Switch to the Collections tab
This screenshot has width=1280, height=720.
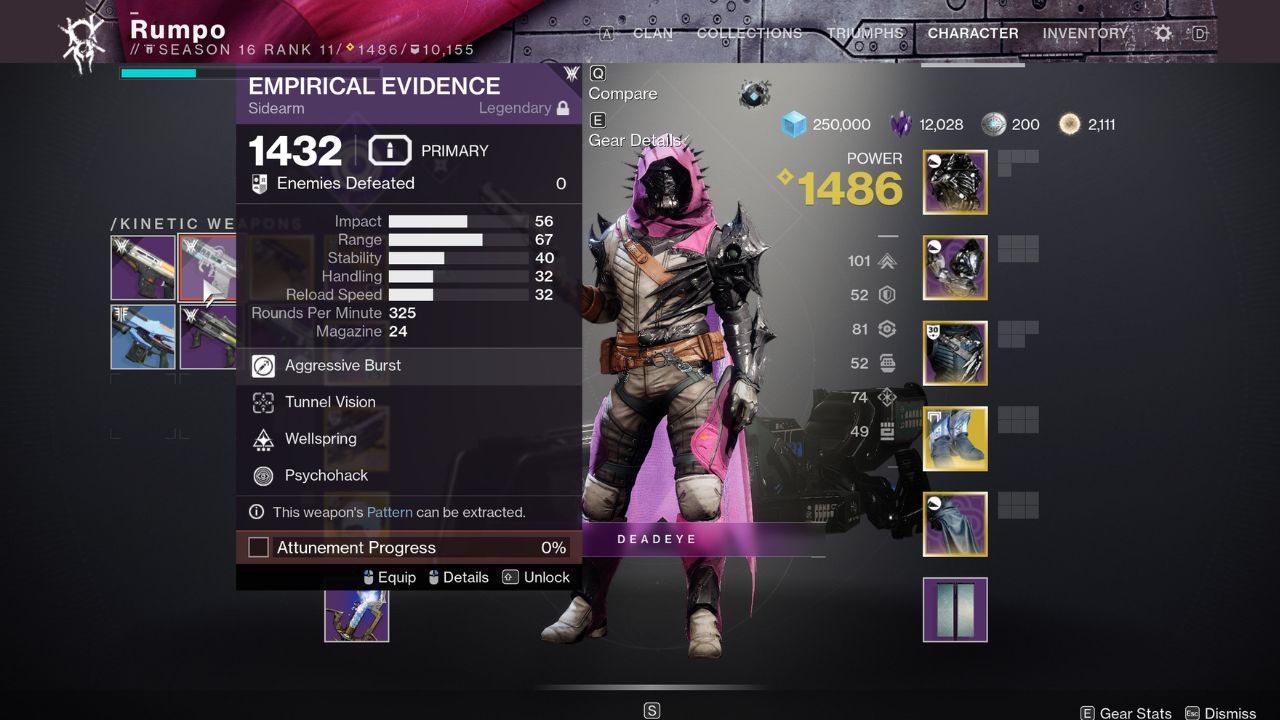749,33
